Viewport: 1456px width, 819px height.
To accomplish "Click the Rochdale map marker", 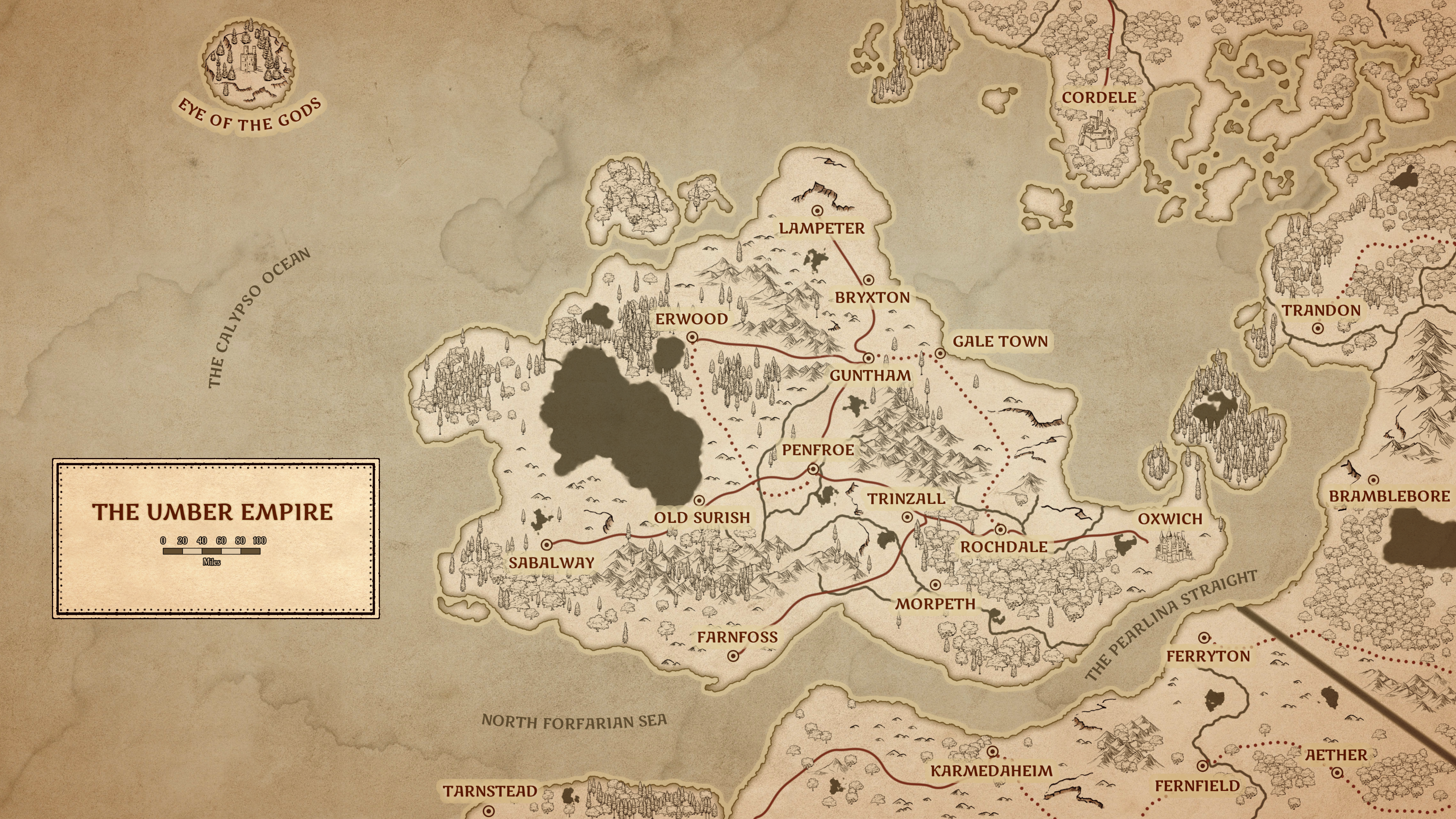I will (x=1001, y=530).
